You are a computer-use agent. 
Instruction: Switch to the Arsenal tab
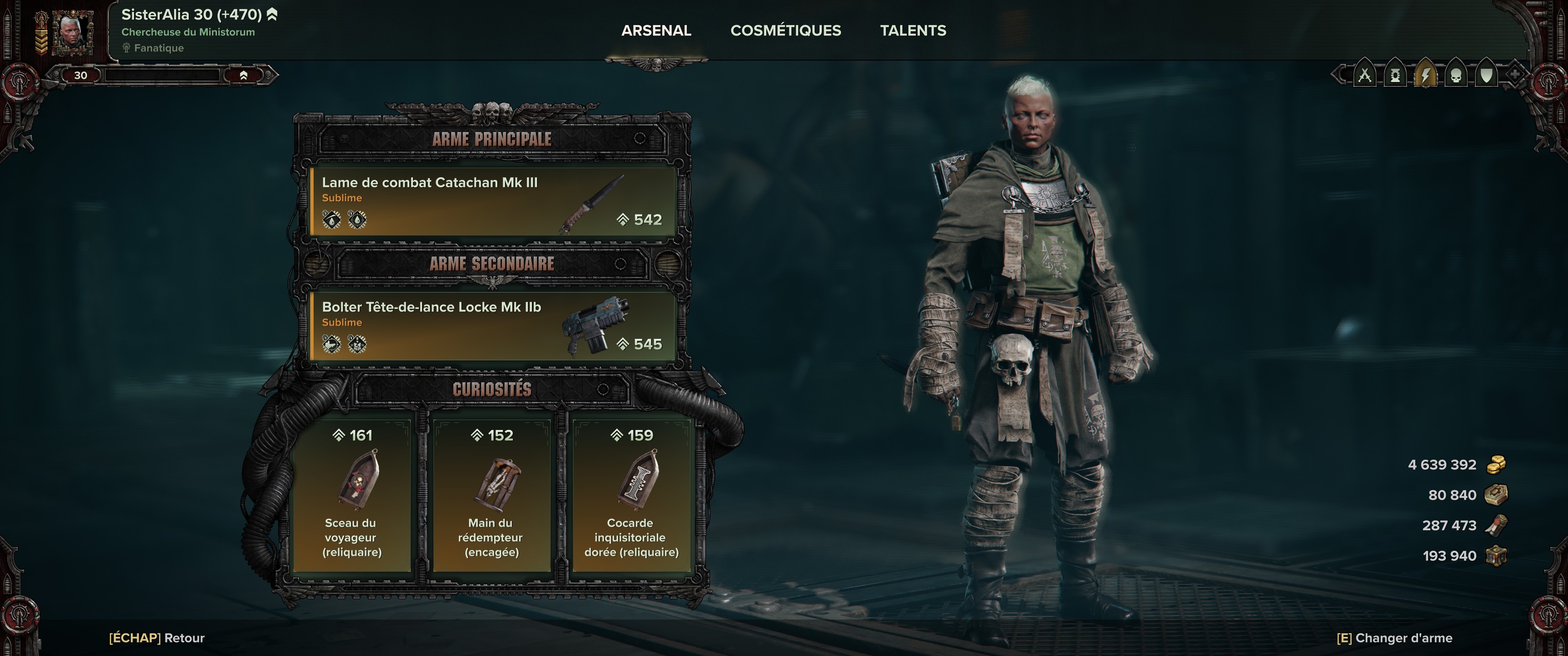click(x=655, y=31)
